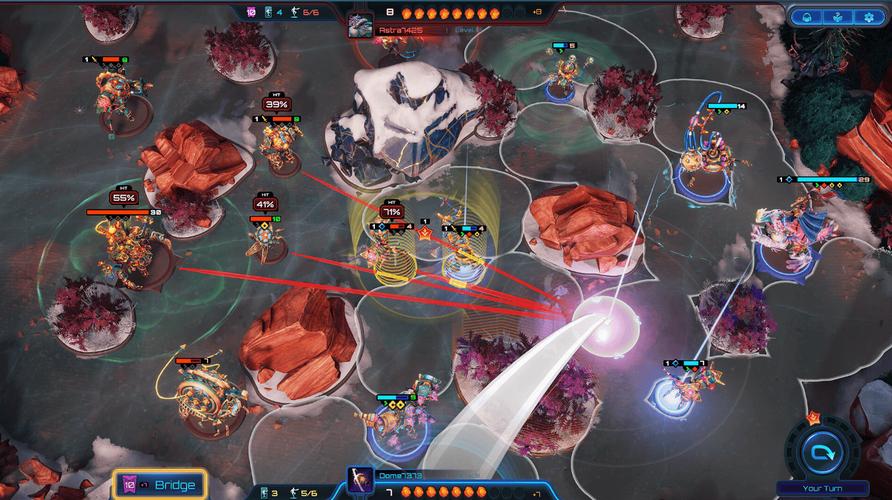Viewport: 892px width, 500px height.
Task: Click the headset icon in the top bar
Action: (805, 17)
